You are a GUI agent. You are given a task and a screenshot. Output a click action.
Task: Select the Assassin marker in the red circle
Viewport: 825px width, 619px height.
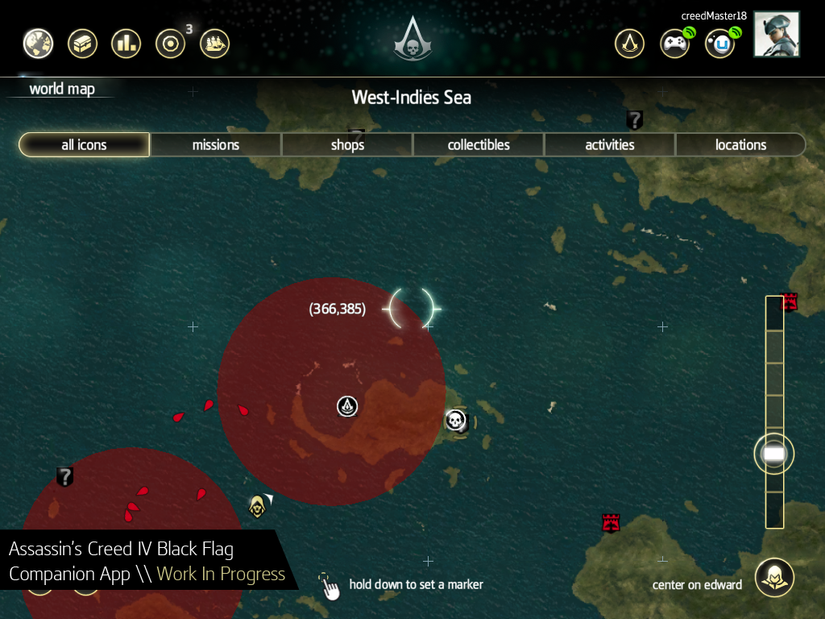tap(347, 406)
